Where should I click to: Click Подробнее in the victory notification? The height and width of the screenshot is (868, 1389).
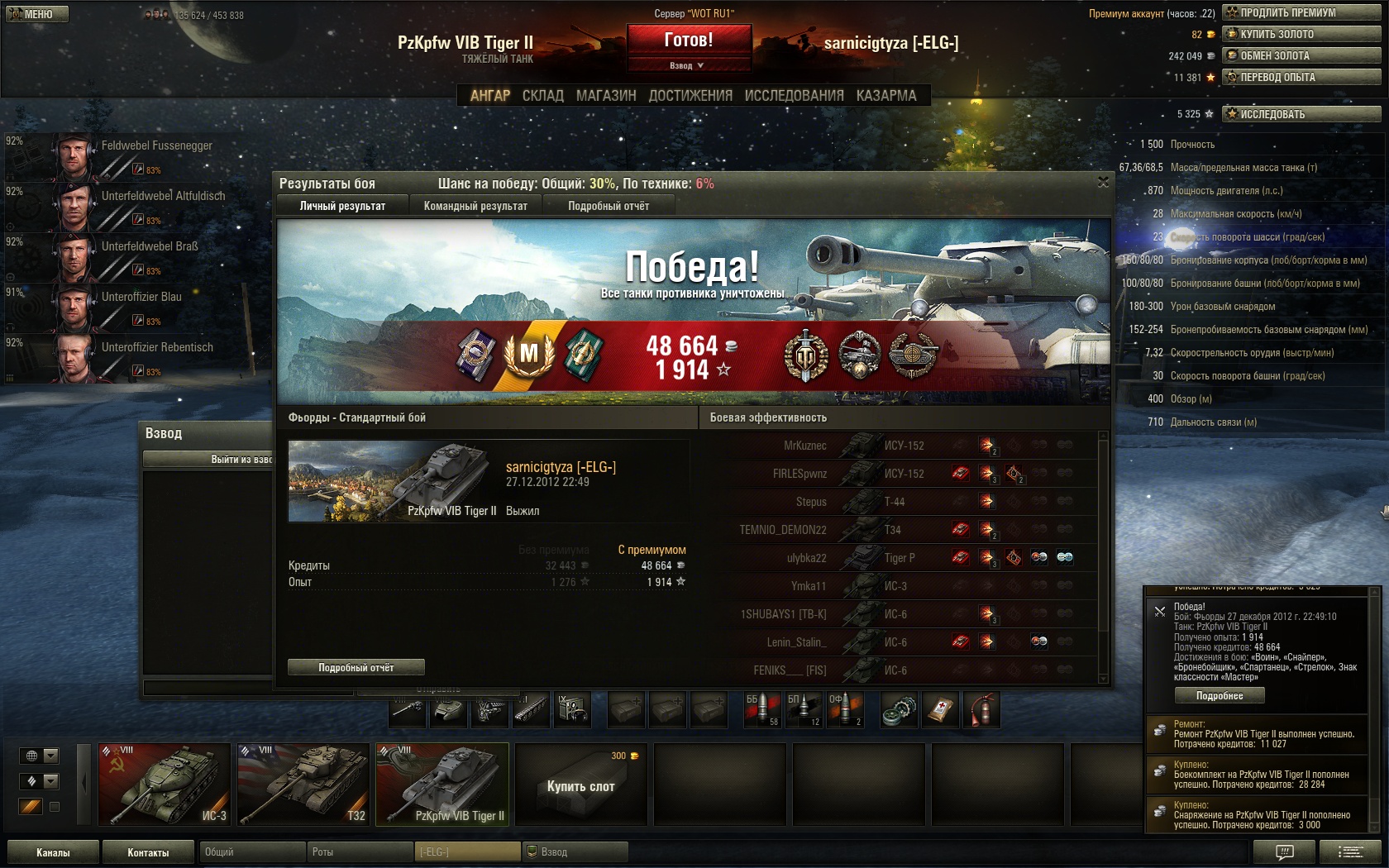[1220, 696]
